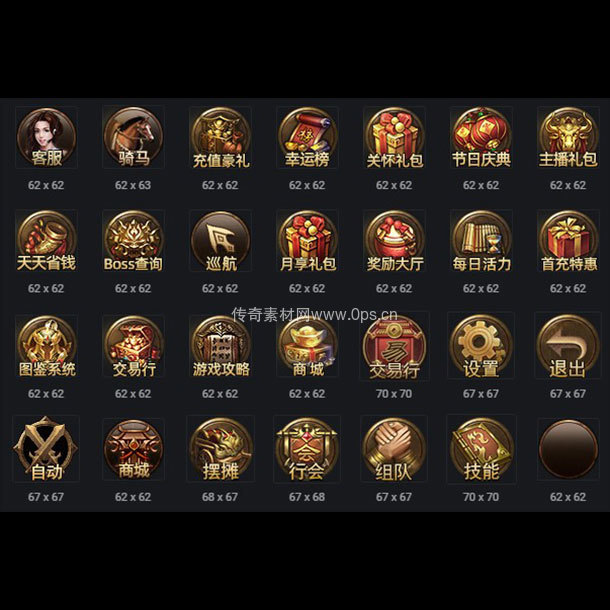Viewport: 610px width, 610px height.
Task: Open the Boss查询 lookup icon
Action: click(x=133, y=242)
